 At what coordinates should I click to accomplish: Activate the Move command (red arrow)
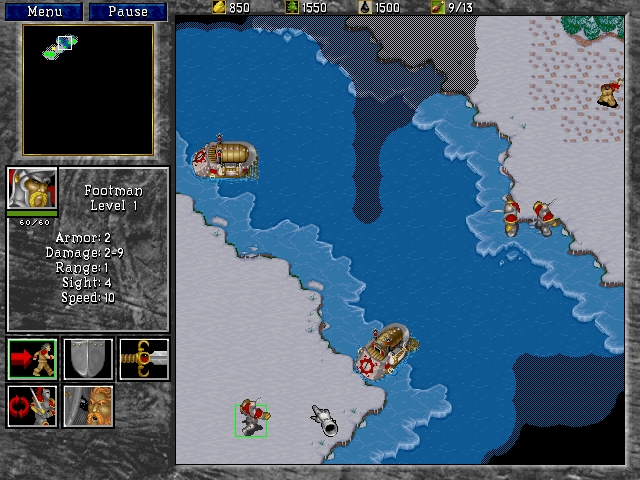point(32,359)
